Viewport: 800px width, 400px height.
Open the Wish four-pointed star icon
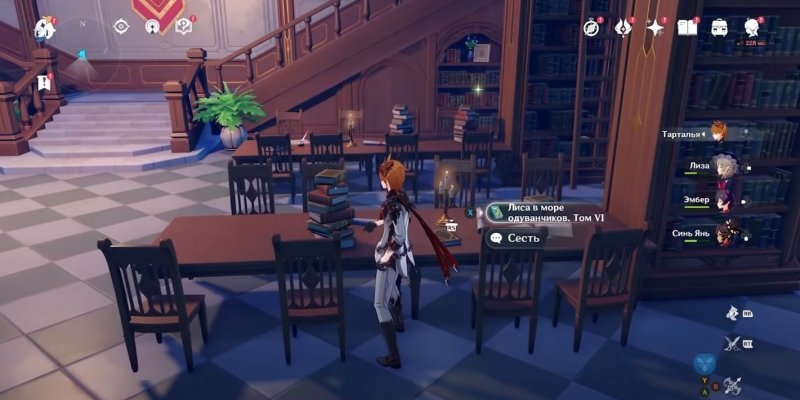[x=656, y=28]
